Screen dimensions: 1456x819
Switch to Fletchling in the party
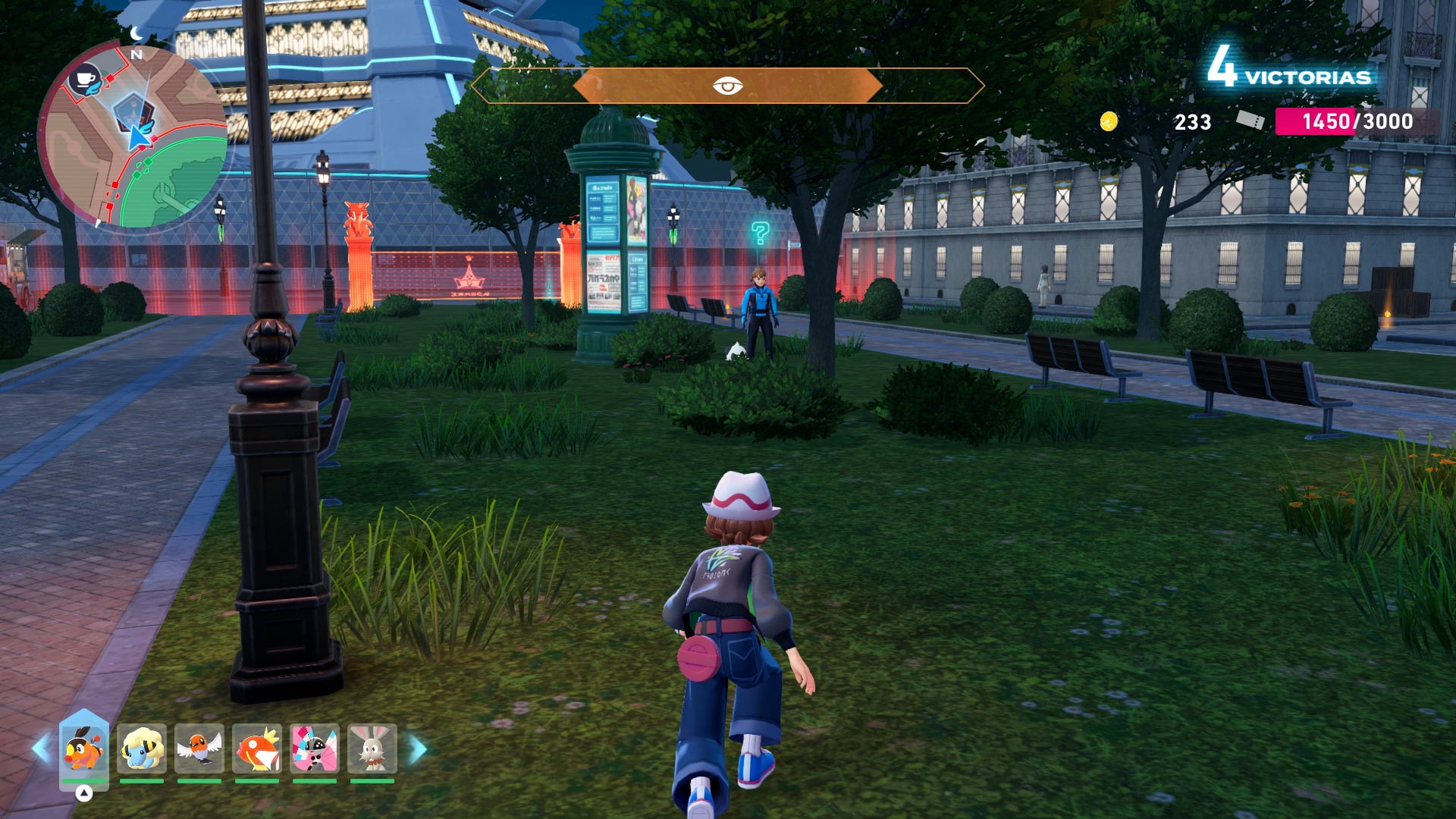click(x=199, y=748)
